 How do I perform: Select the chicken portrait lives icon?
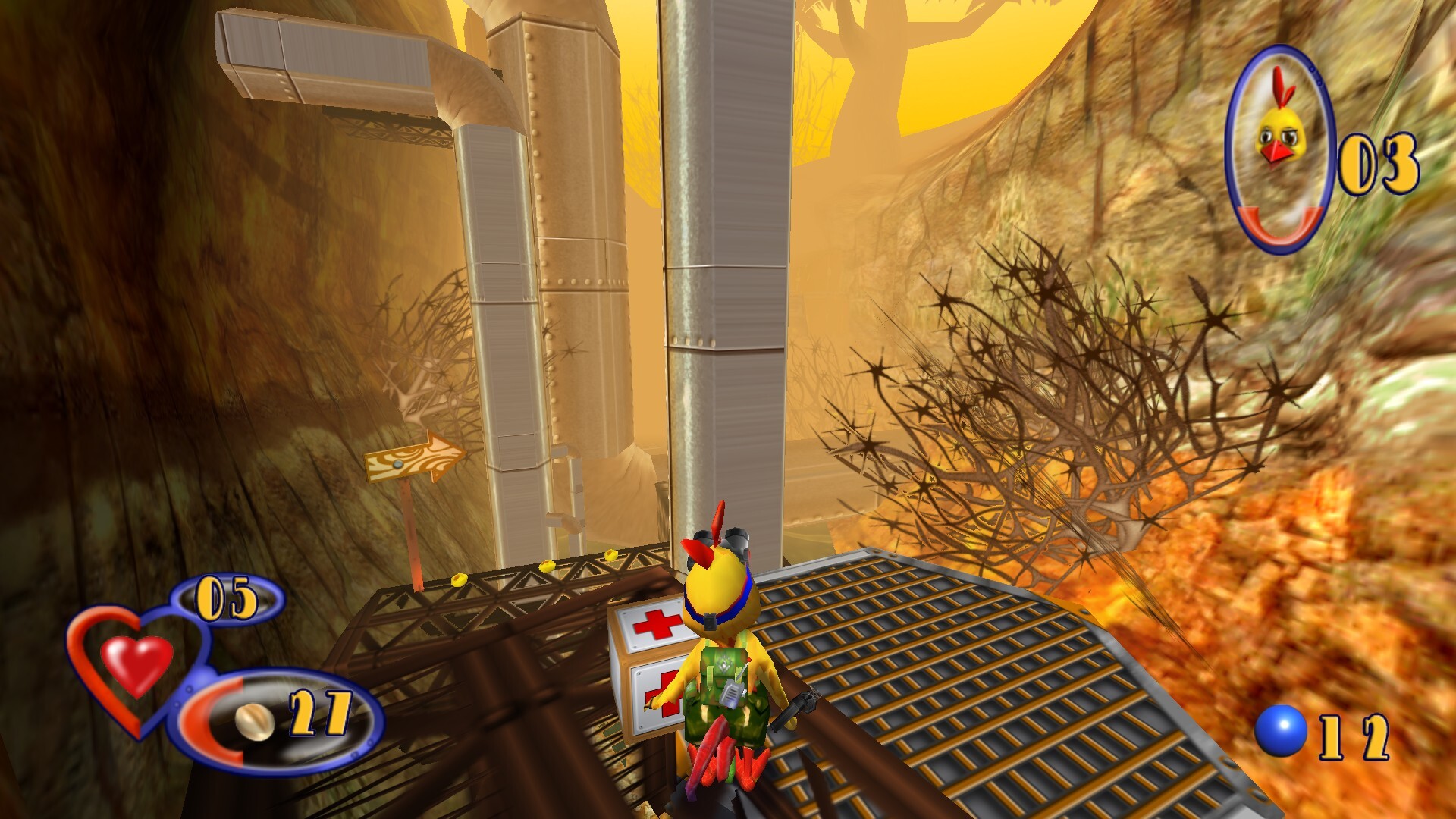point(1279,148)
